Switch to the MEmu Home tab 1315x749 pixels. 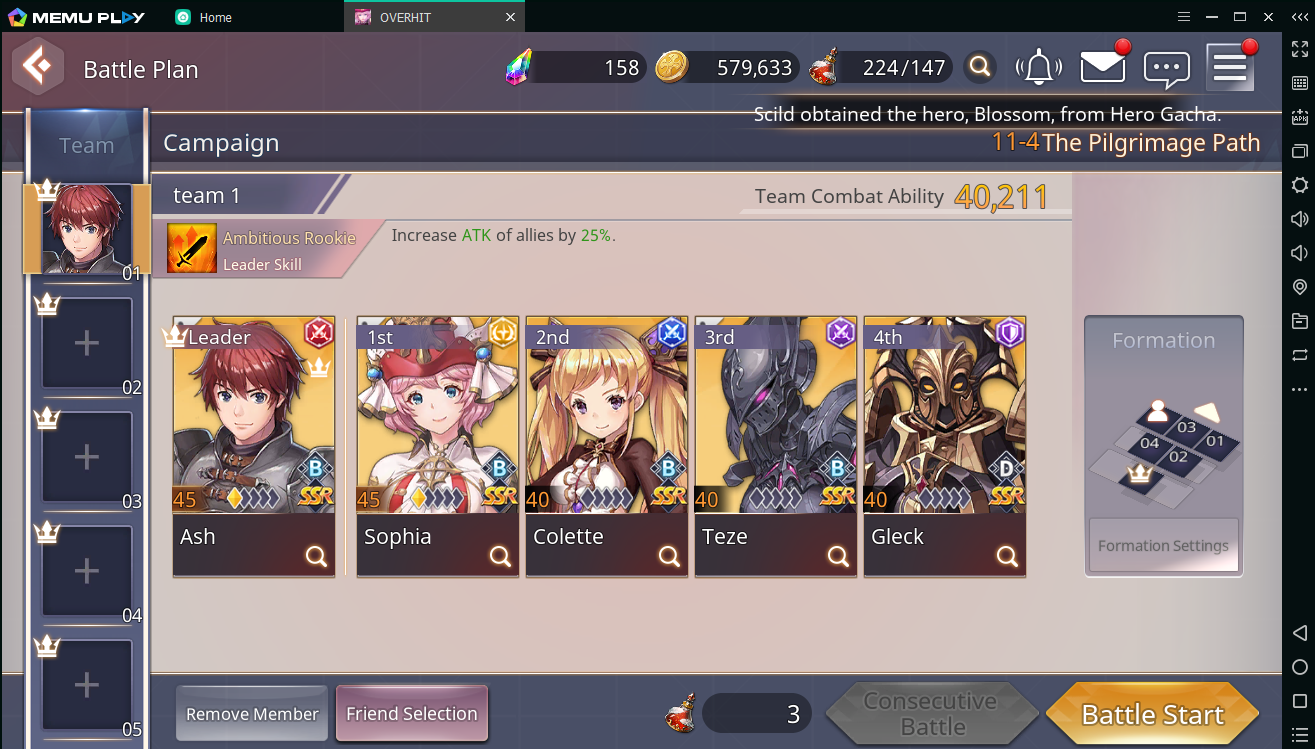pos(215,17)
